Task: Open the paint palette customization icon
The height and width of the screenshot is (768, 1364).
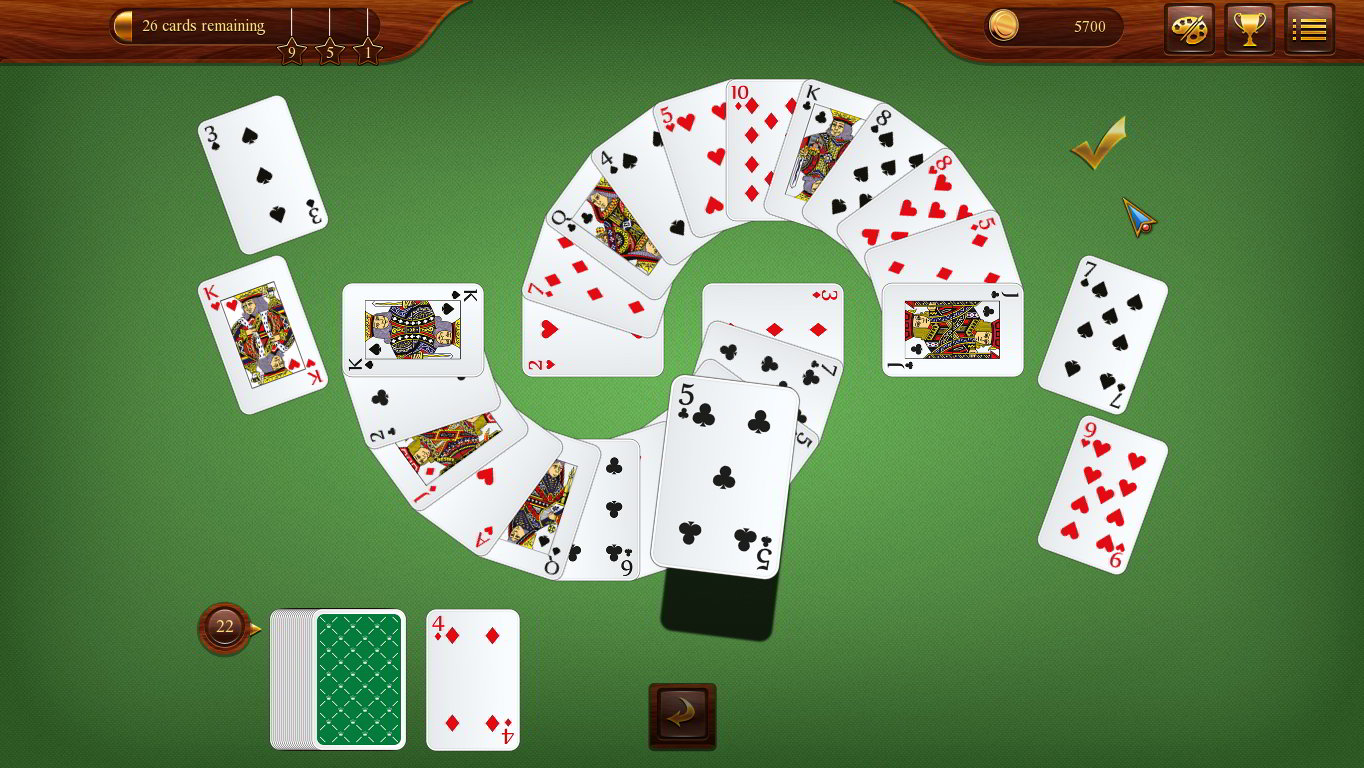Action: click(x=1189, y=27)
